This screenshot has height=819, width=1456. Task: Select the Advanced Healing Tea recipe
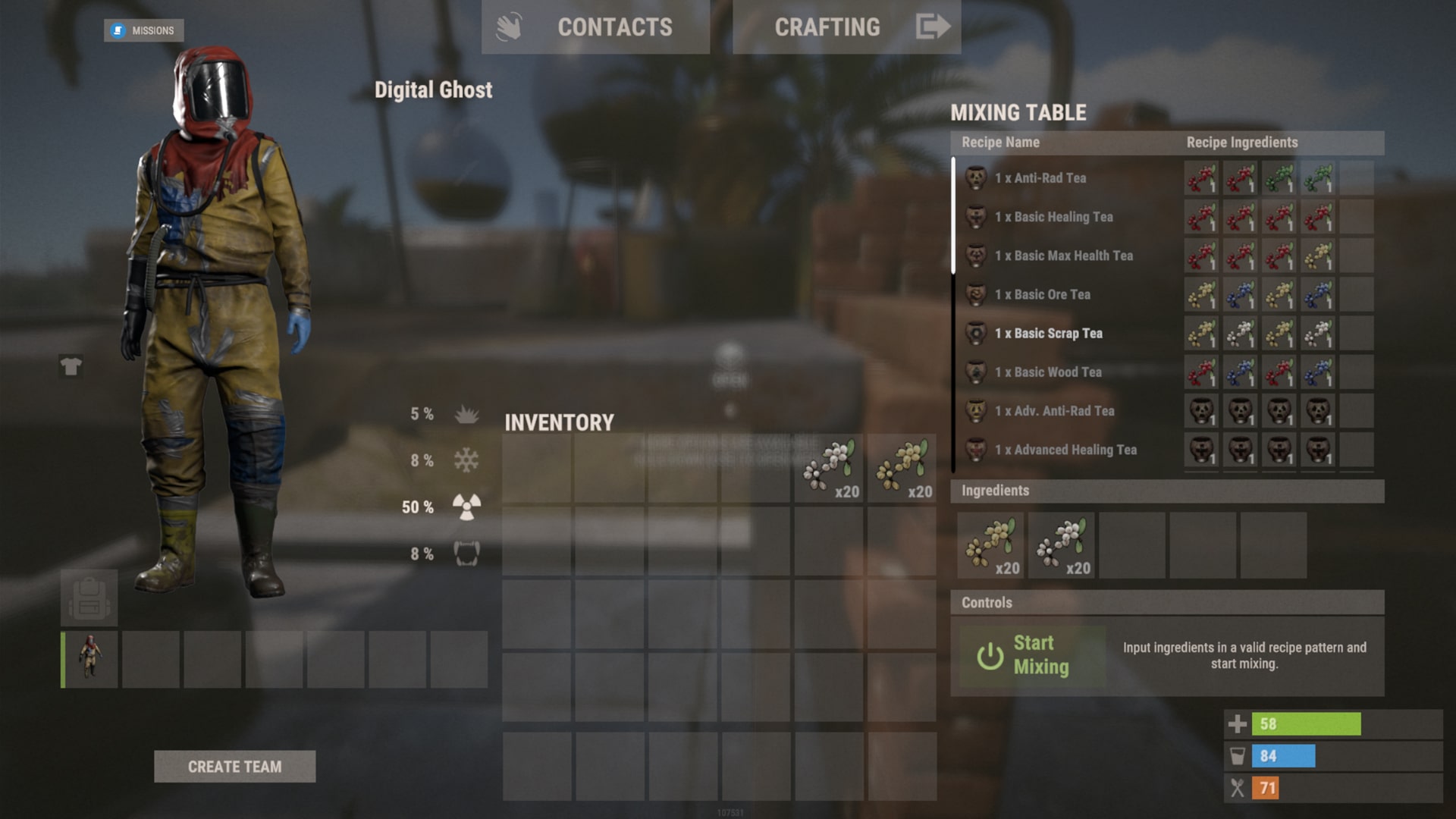1065,450
